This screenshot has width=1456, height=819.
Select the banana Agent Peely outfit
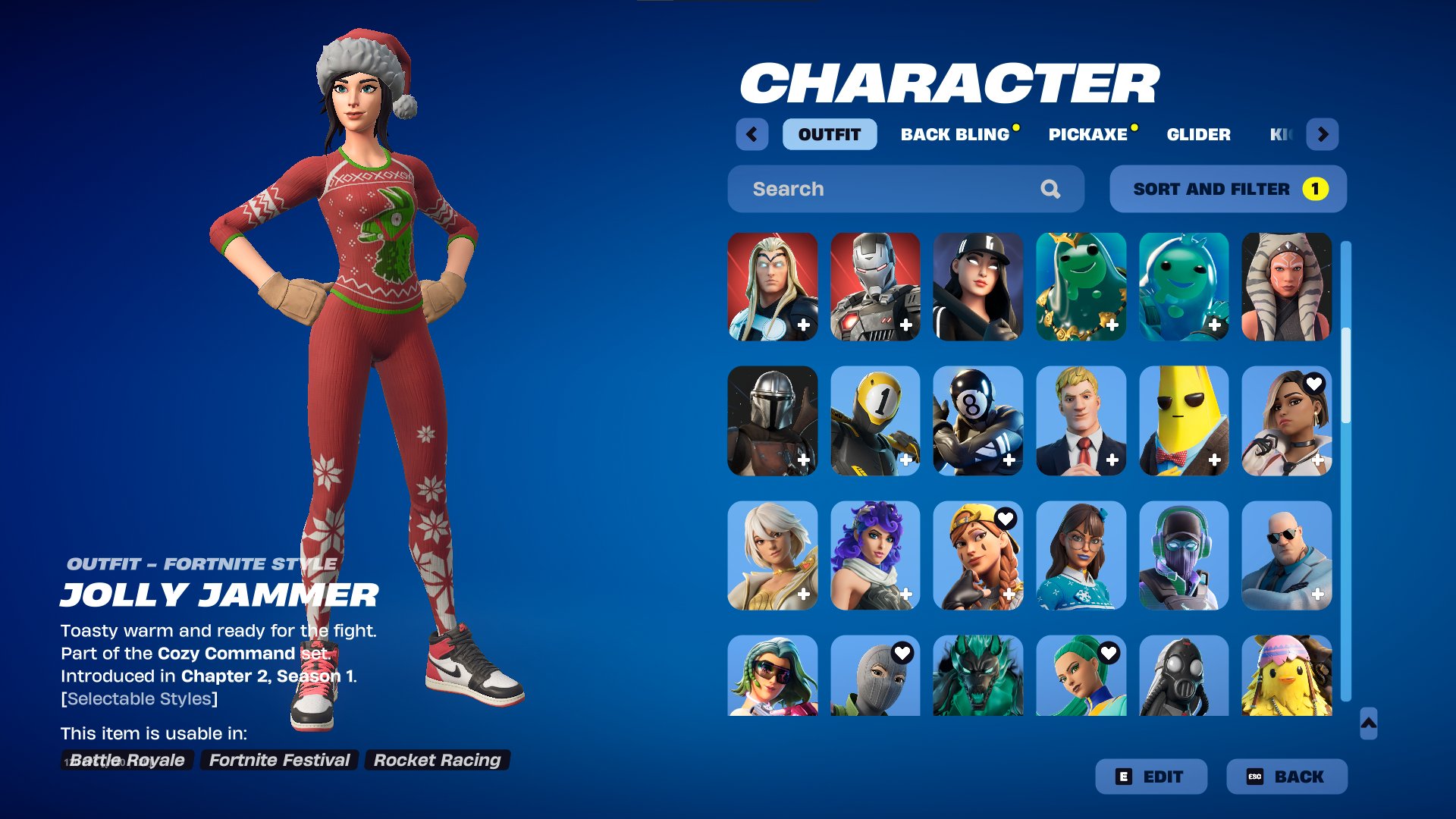click(x=1183, y=421)
